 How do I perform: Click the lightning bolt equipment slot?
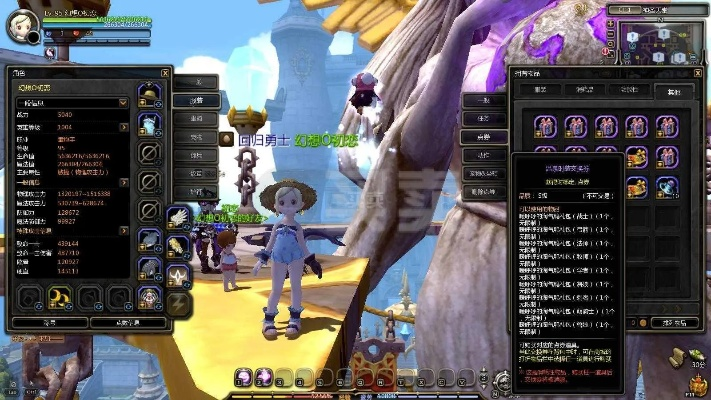click(x=180, y=304)
